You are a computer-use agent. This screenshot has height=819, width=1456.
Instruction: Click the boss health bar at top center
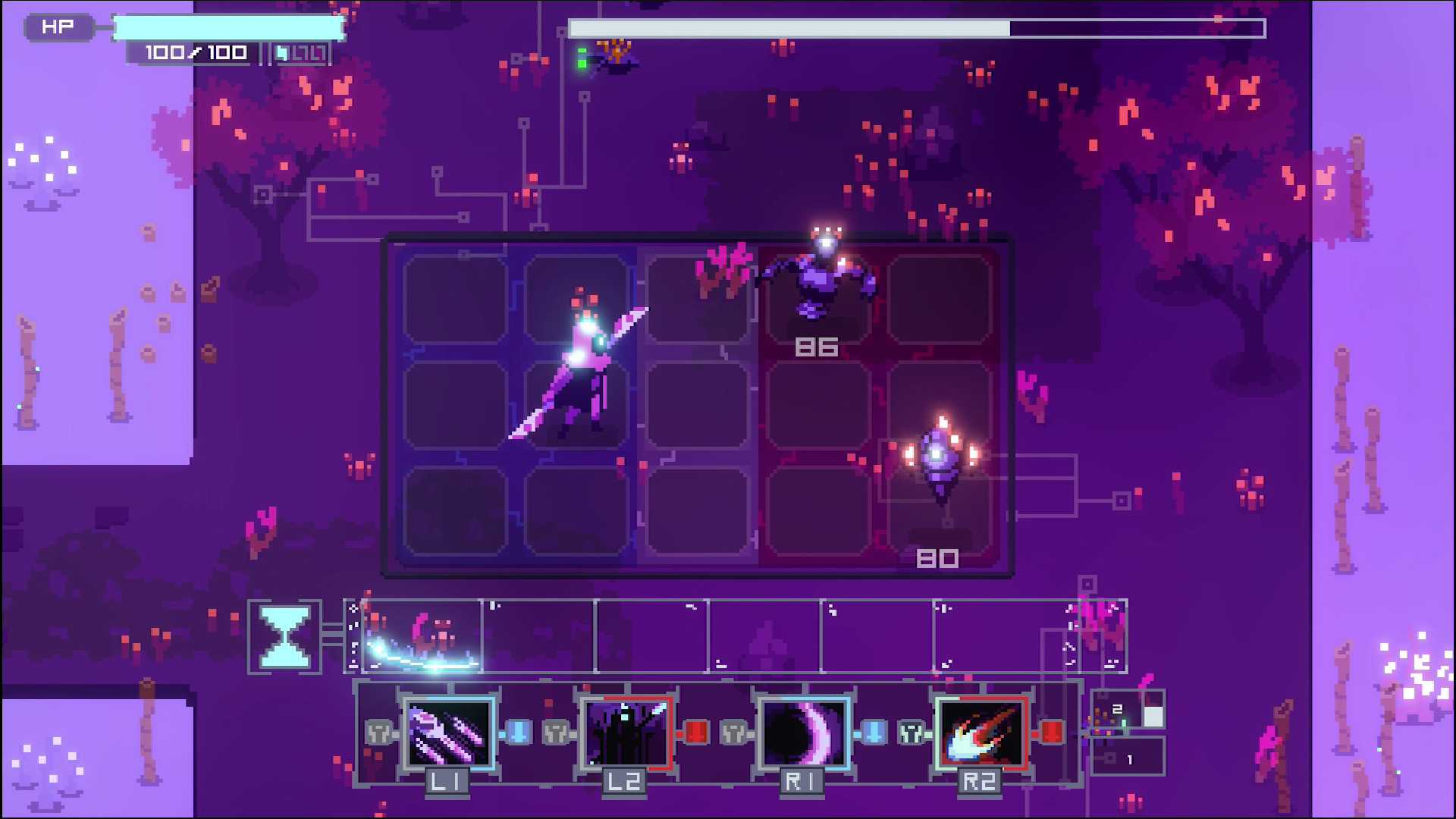coord(918,27)
